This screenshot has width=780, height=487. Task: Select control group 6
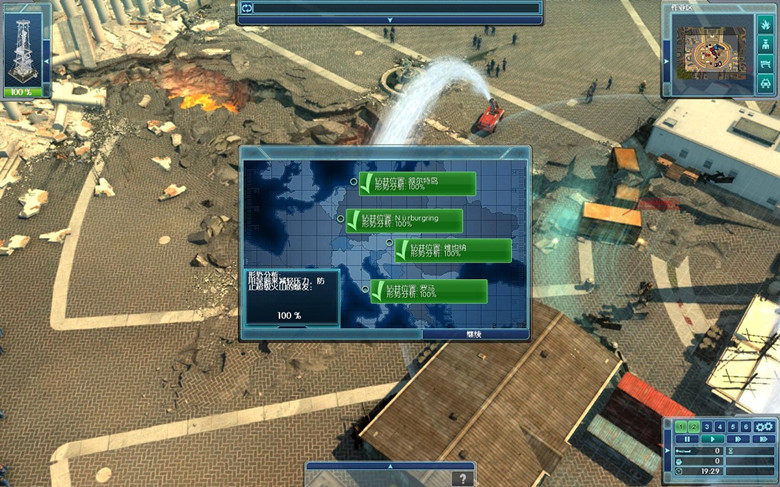point(746,426)
